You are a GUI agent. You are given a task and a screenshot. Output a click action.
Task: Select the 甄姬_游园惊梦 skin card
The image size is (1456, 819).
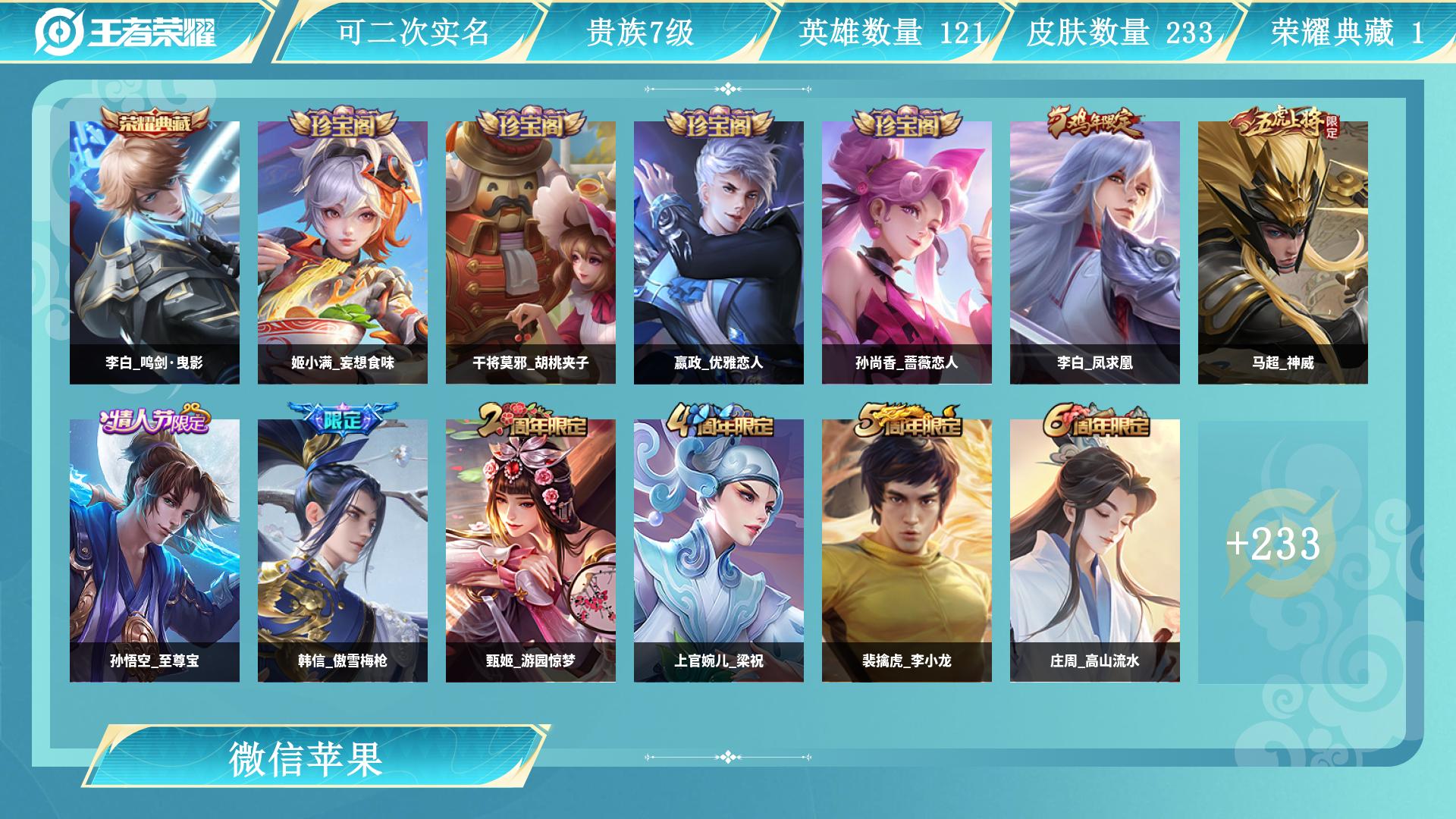click(531, 550)
